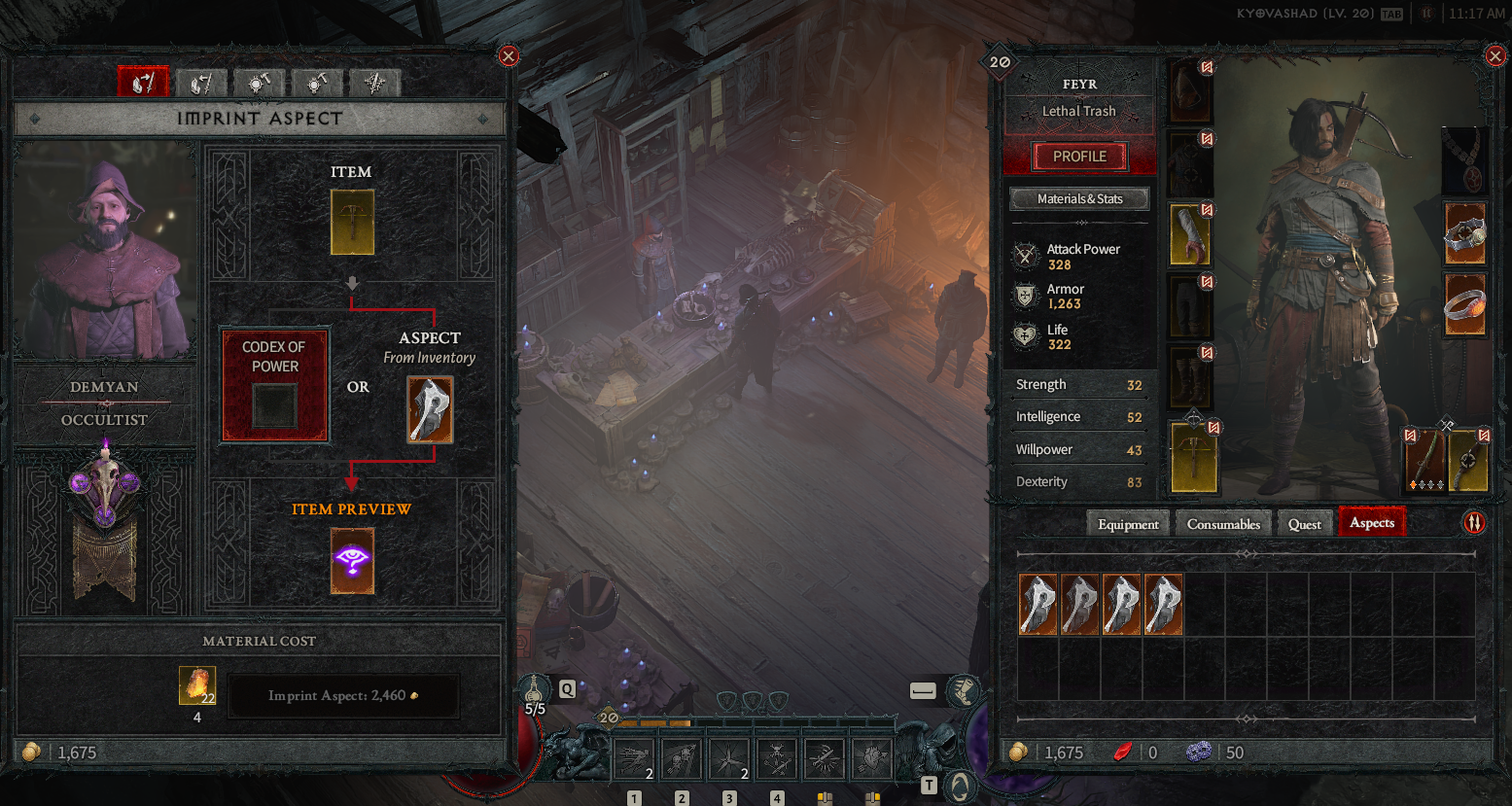Screen dimensions: 1512x806
Task: Close the character inventory panel
Action: click(1495, 56)
